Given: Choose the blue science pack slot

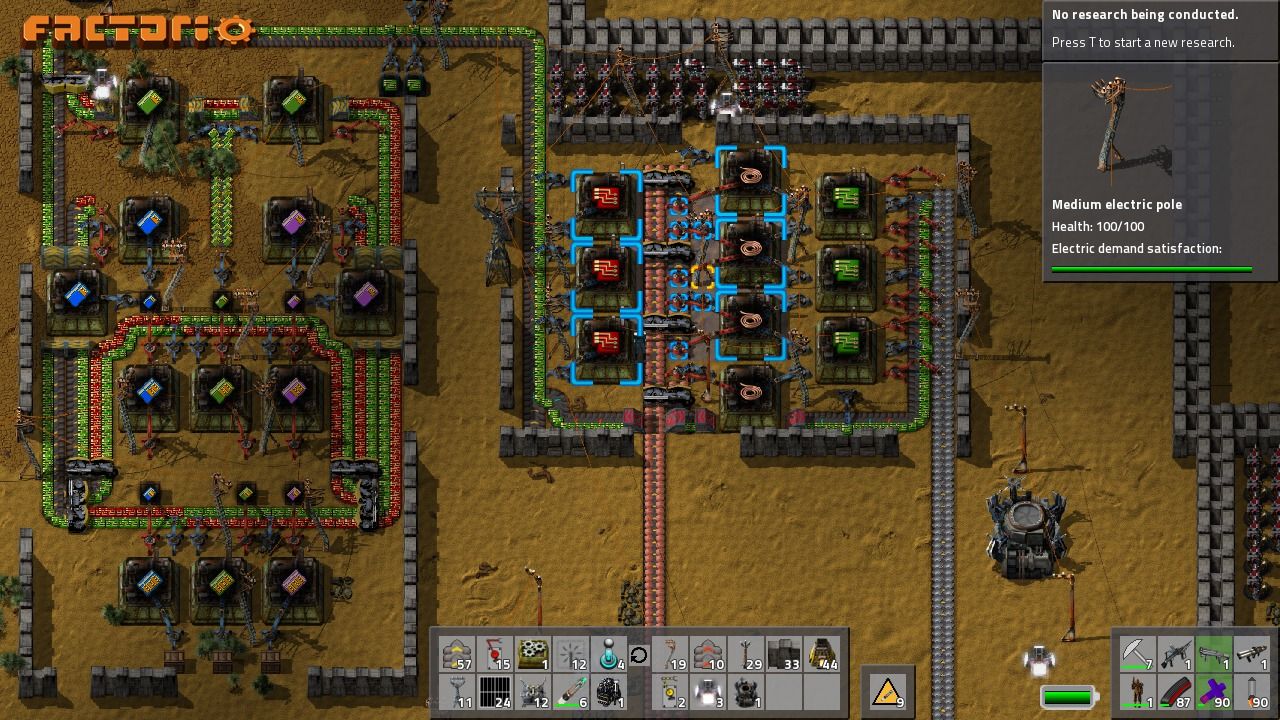Looking at the screenshot, I should coord(609,655).
